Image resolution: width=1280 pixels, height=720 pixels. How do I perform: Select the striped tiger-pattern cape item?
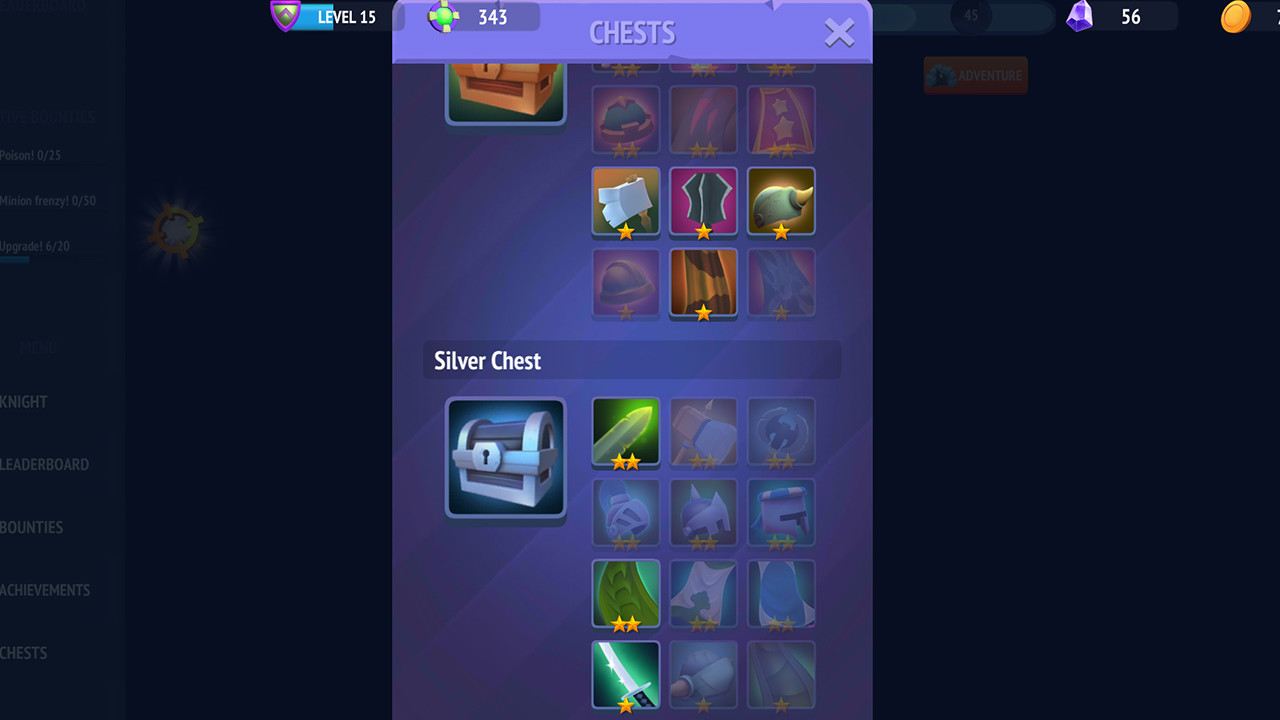click(703, 282)
